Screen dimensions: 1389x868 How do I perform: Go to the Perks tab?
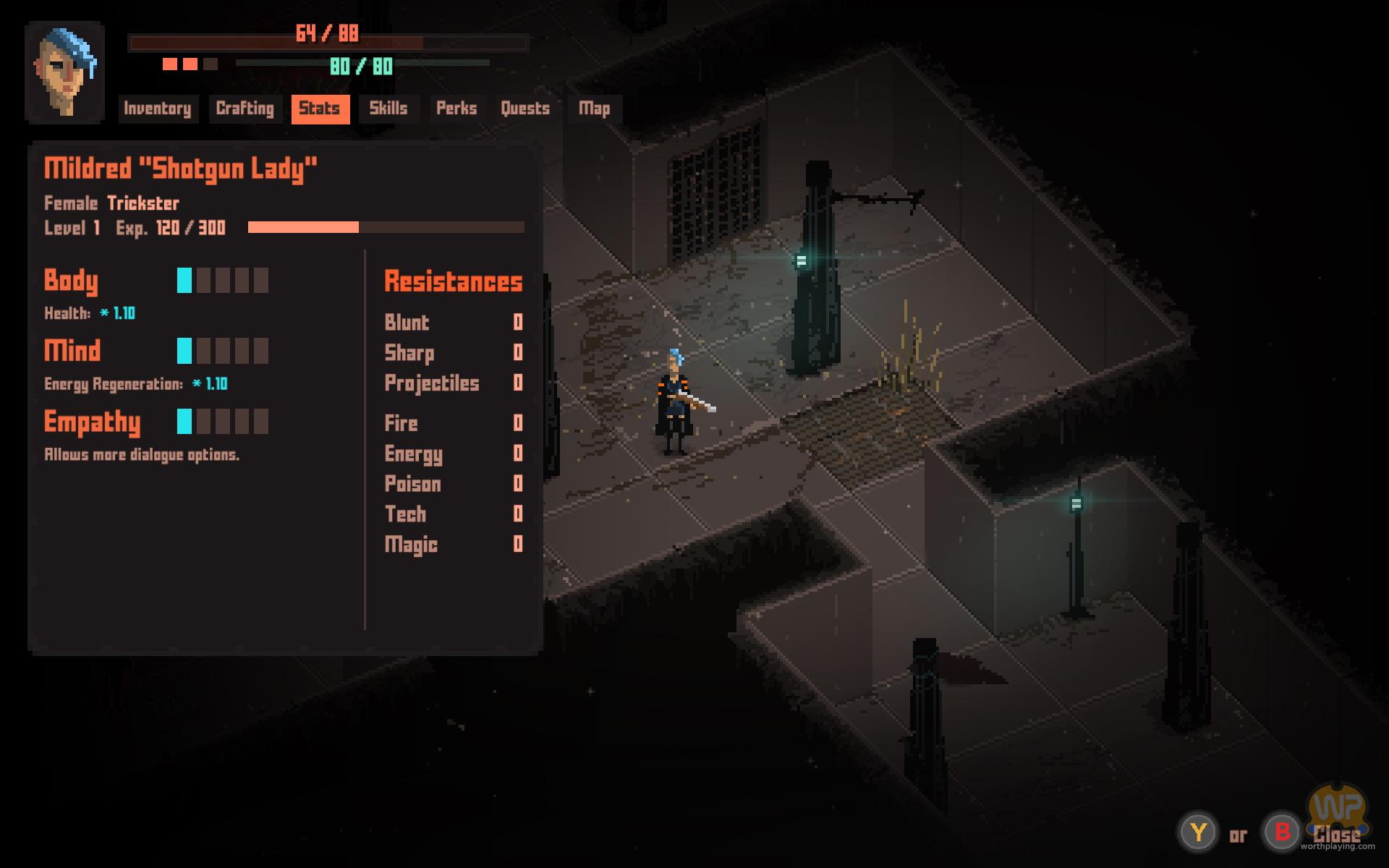[x=456, y=109]
